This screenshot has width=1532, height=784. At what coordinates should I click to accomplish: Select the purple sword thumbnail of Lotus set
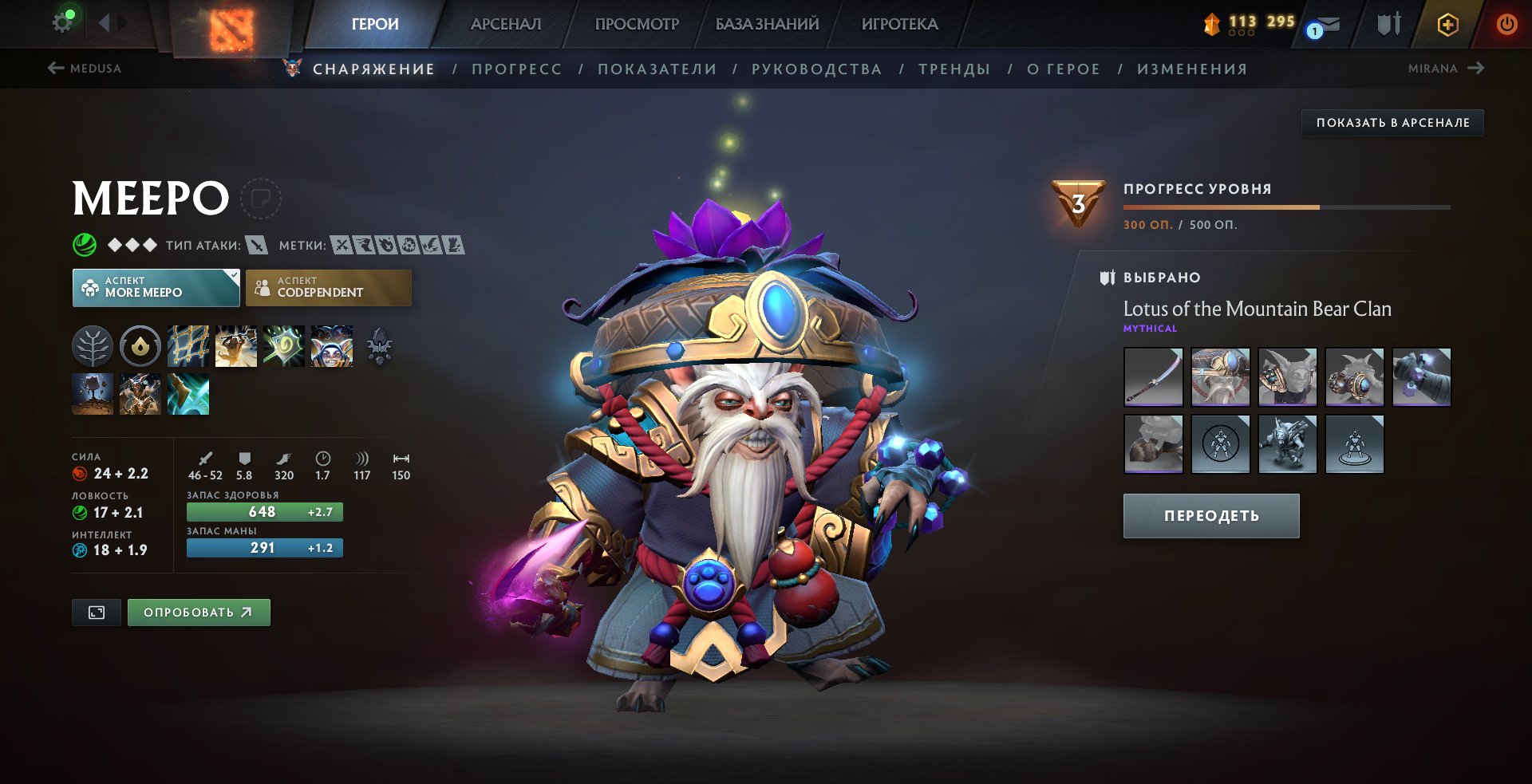coord(1153,377)
